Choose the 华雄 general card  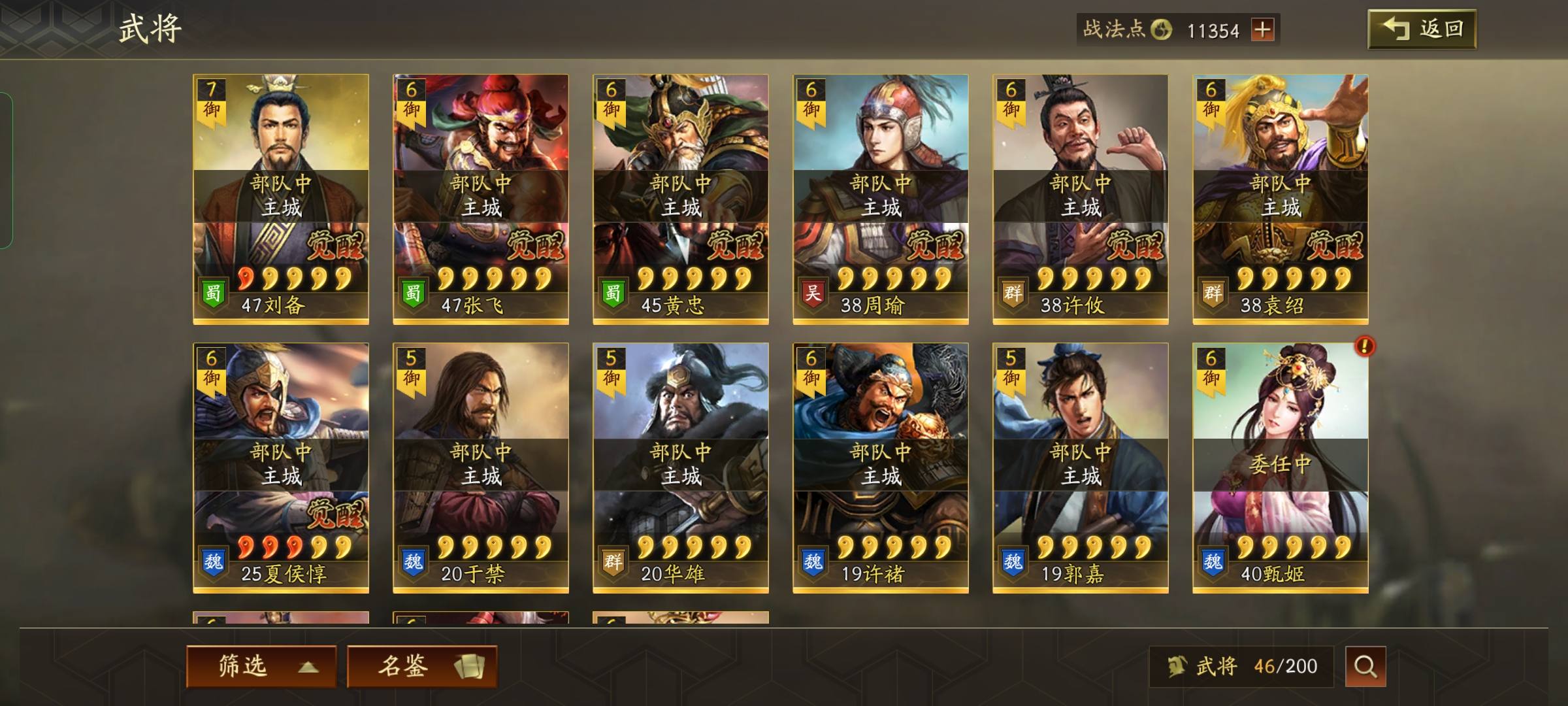pyautogui.click(x=681, y=467)
